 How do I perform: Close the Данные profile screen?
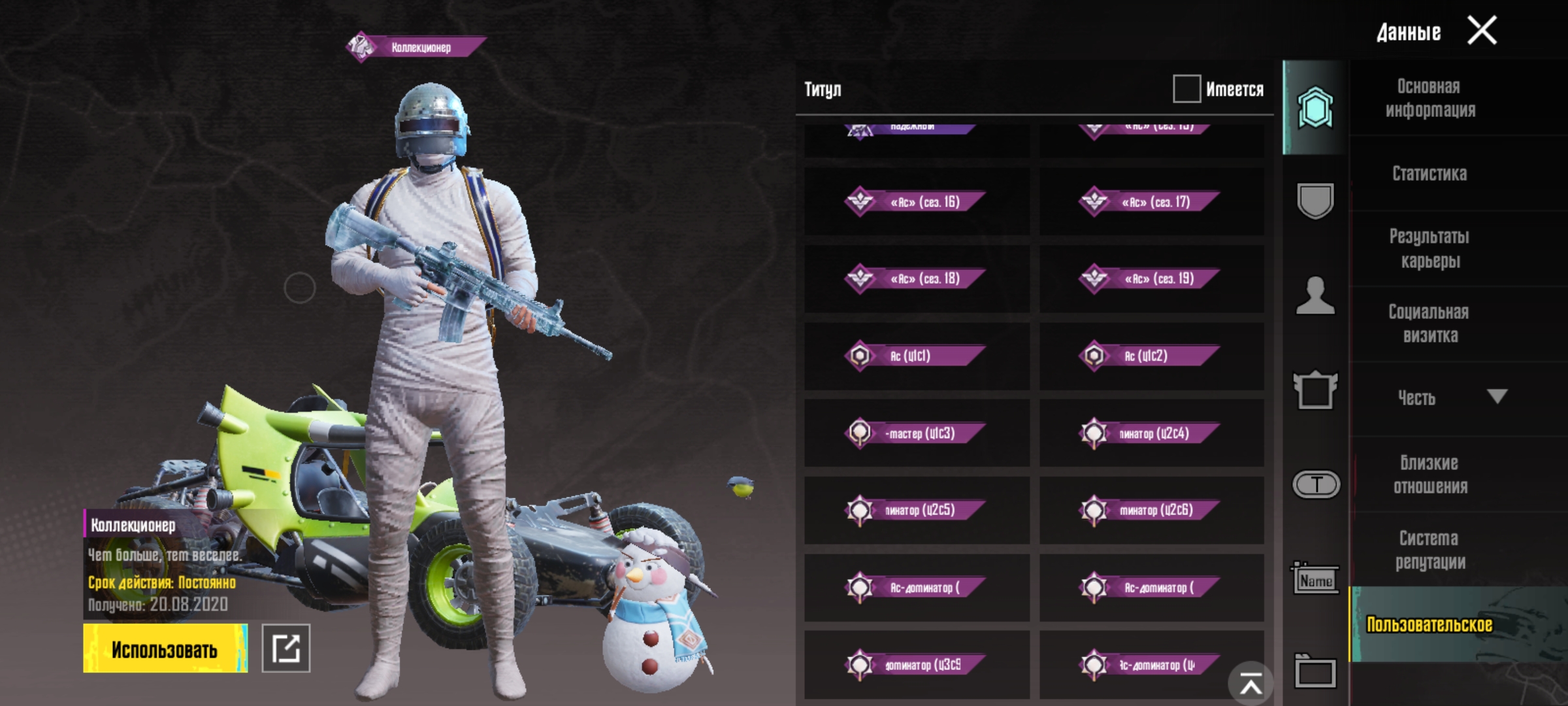pos(1482,31)
